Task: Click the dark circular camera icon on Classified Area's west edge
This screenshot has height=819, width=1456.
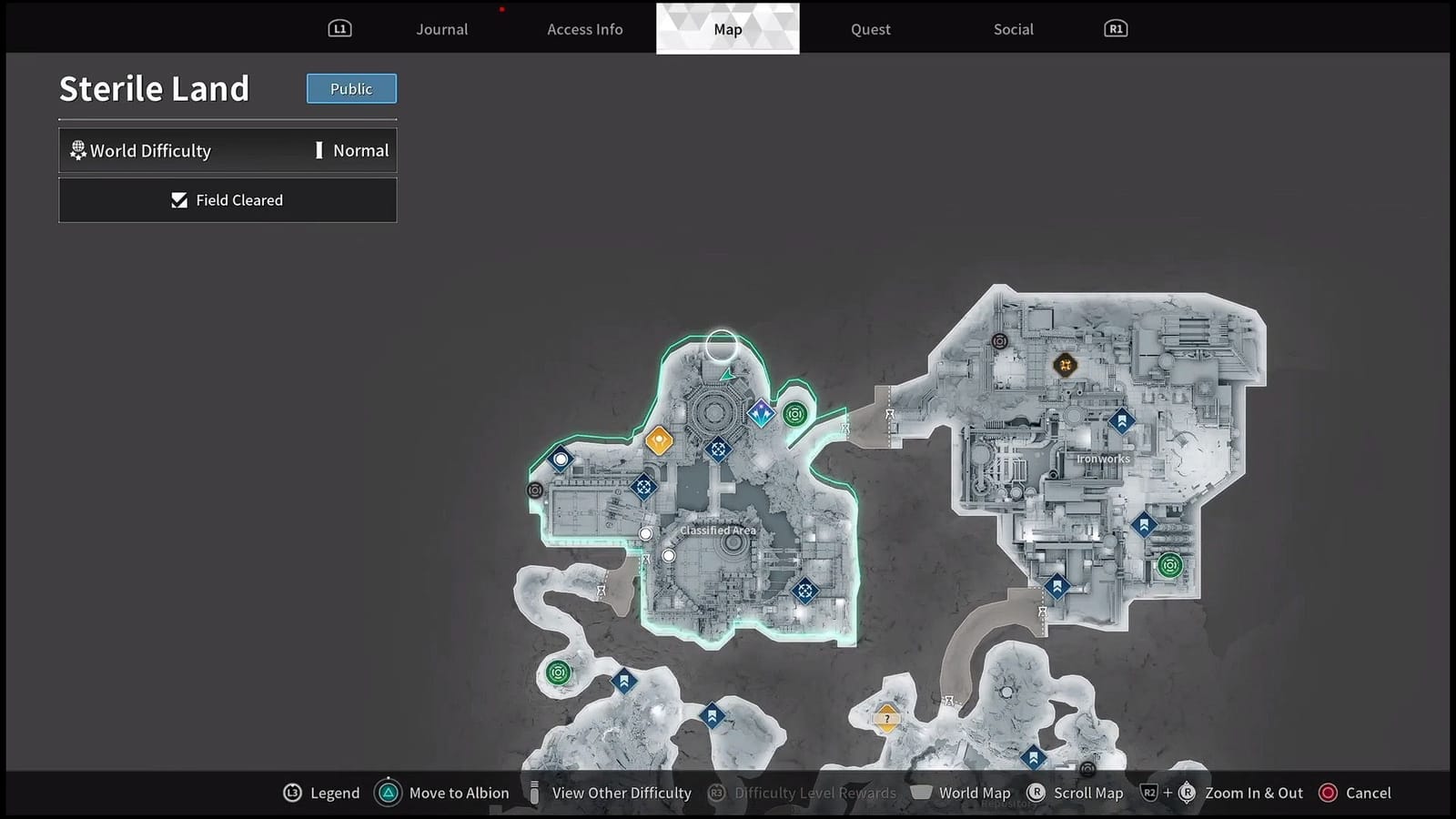Action: 535,490
